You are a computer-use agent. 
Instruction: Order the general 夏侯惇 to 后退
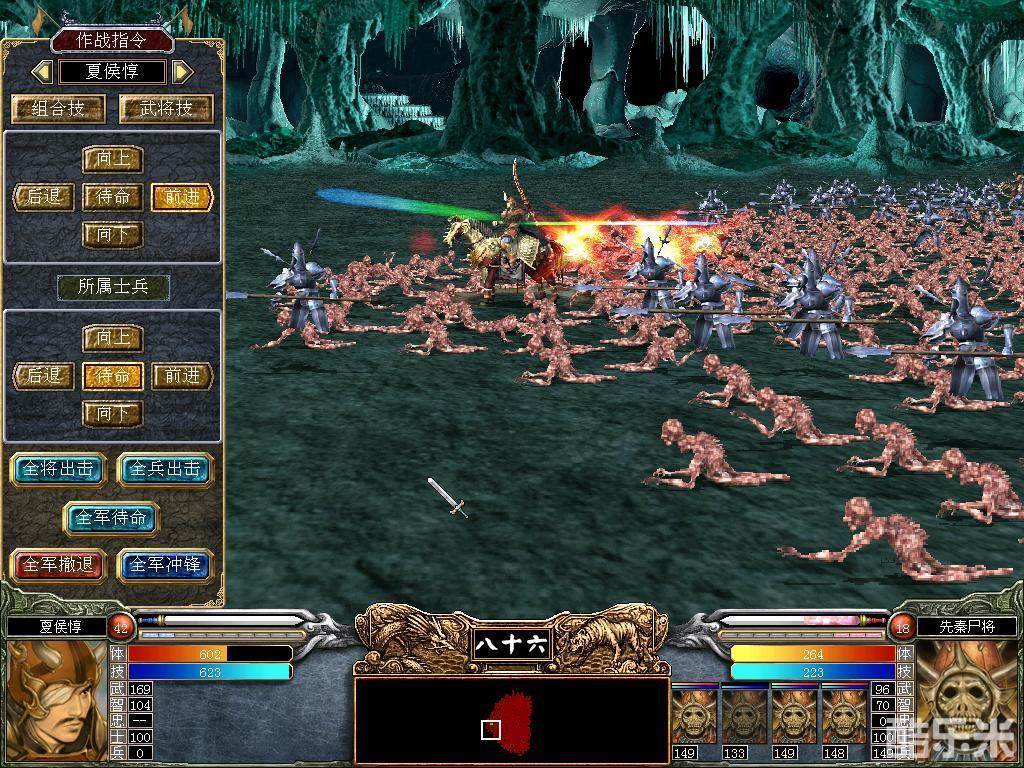click(44, 197)
